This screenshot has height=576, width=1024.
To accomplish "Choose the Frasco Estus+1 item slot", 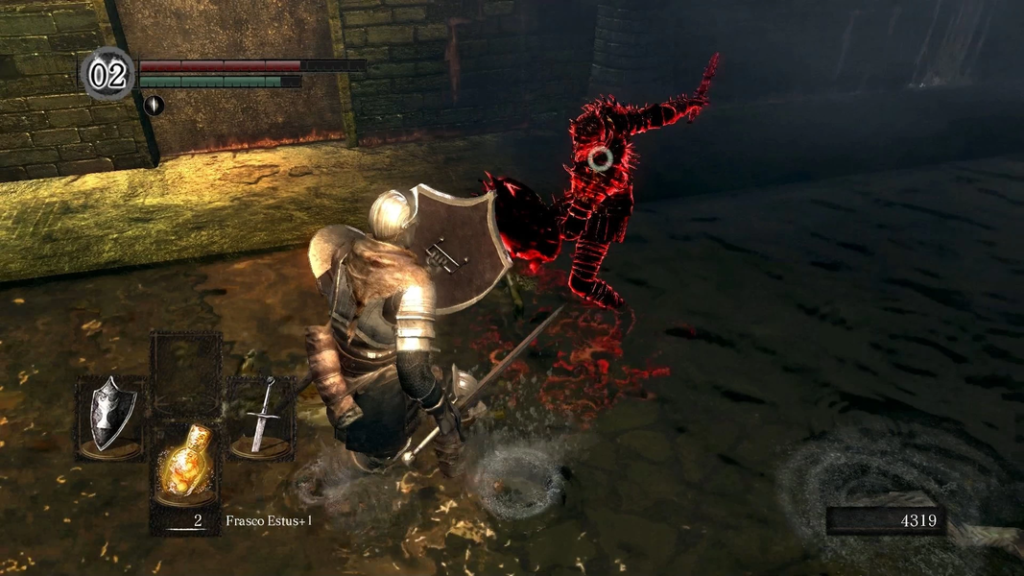I will 186,468.
